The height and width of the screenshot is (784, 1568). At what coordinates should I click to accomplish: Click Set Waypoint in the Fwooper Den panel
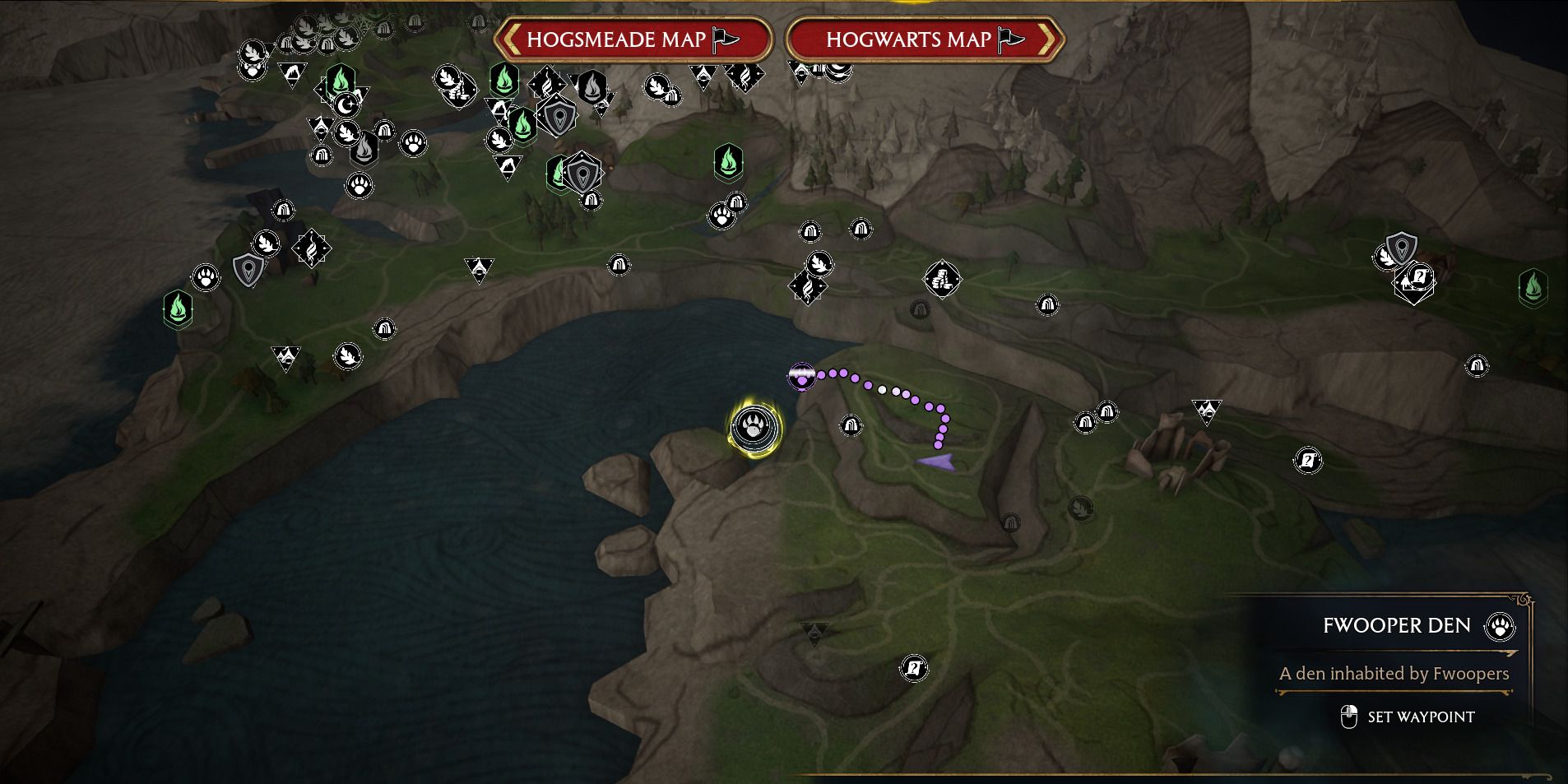pyautogui.click(x=1422, y=717)
